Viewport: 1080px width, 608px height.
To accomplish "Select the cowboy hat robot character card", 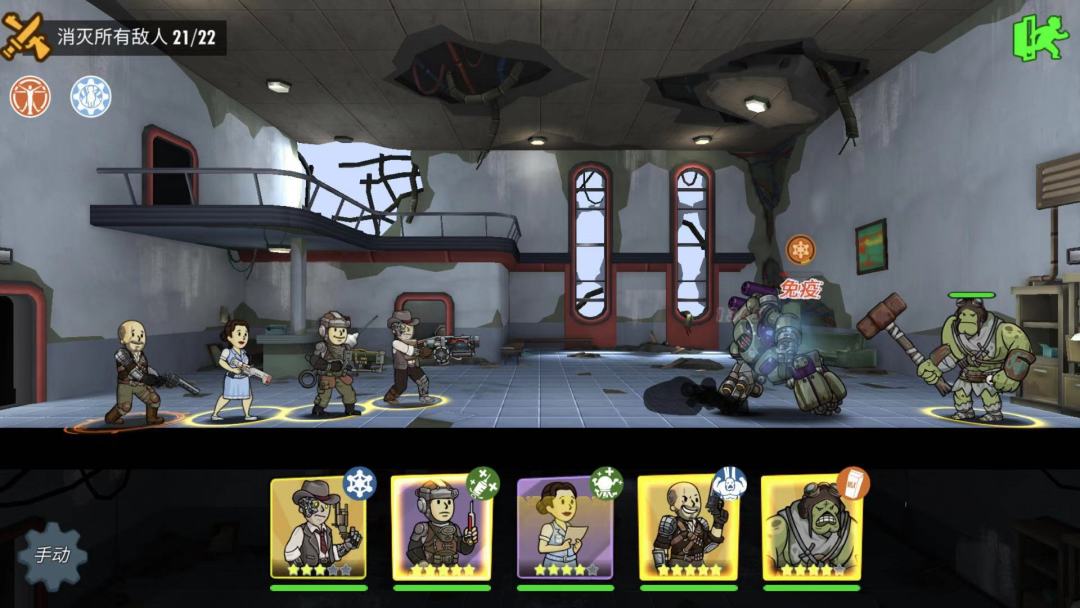I will (318, 528).
